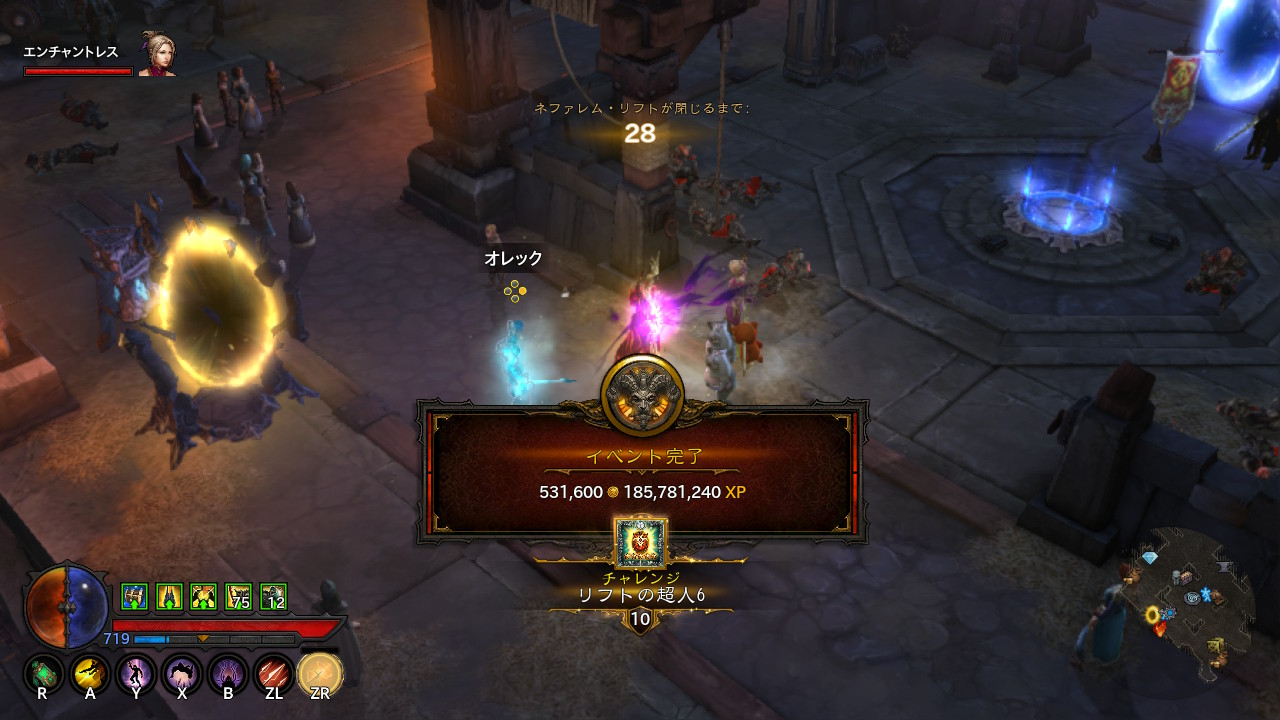Screen dimensions: 1280x720
Task: View the リフトの超人6 challenge badge
Action: 640,545
